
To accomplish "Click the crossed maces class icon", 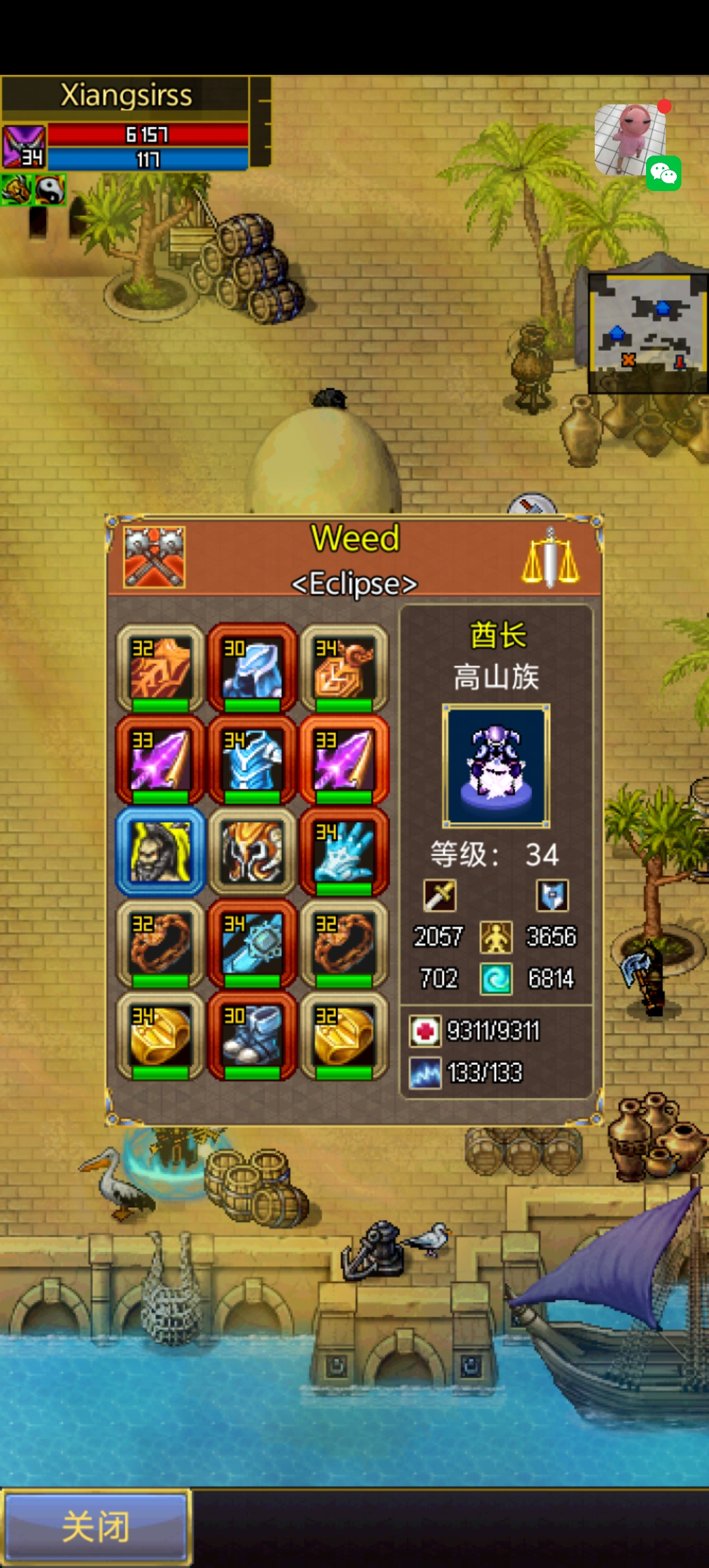I will click(x=154, y=557).
